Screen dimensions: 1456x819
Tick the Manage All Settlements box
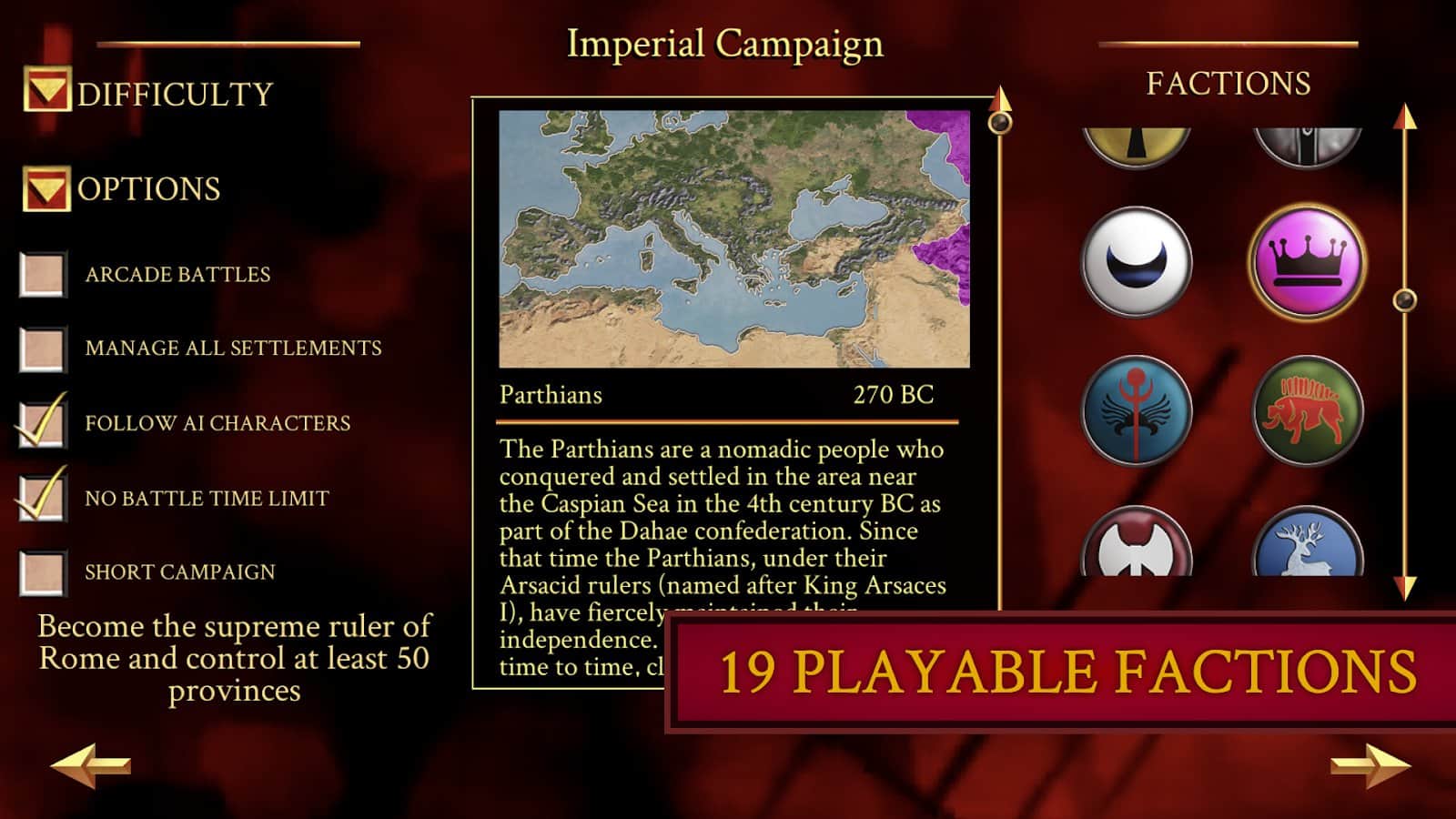pos(43,349)
